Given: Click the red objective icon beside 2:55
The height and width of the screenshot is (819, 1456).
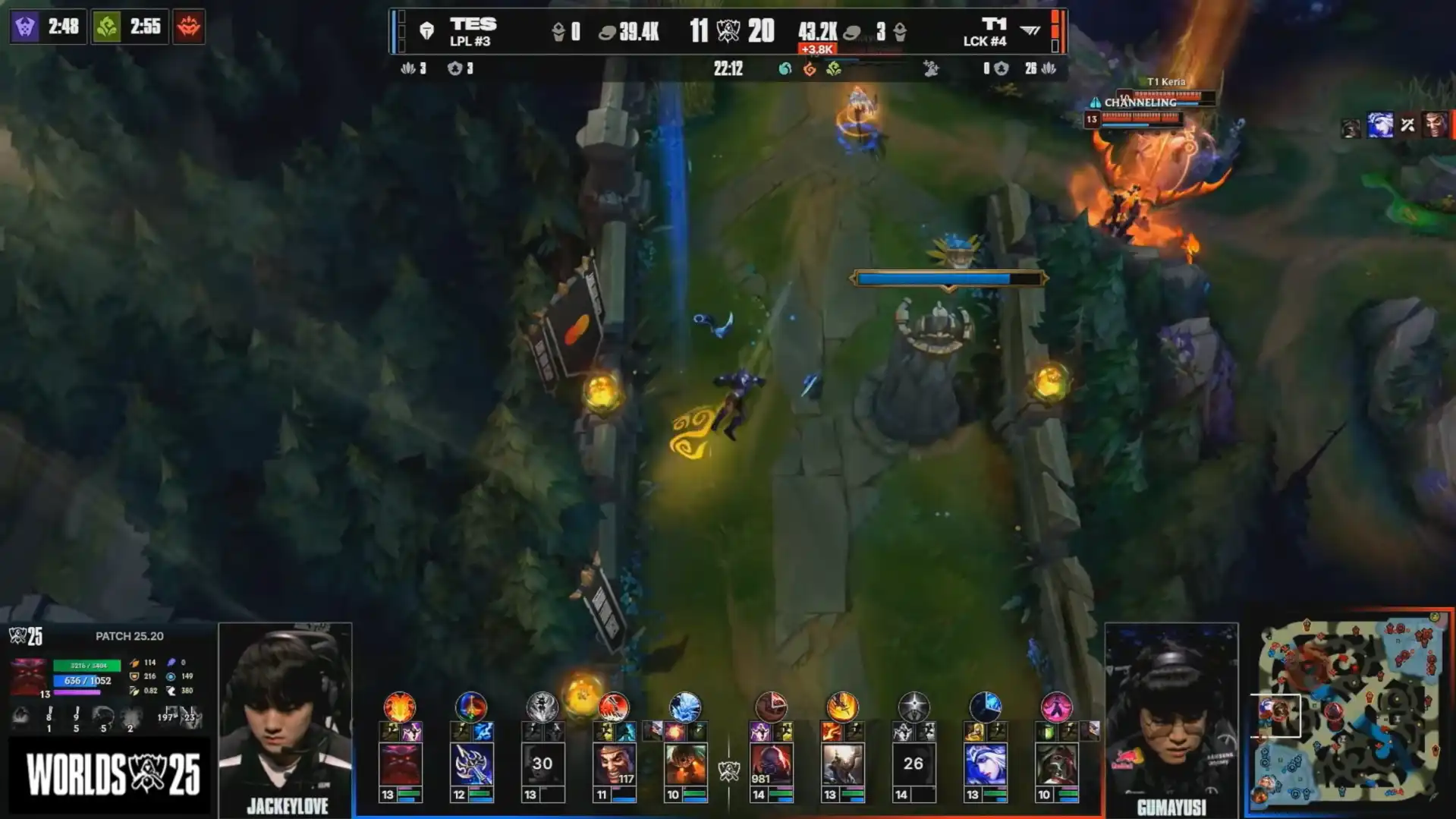Looking at the screenshot, I should [189, 27].
